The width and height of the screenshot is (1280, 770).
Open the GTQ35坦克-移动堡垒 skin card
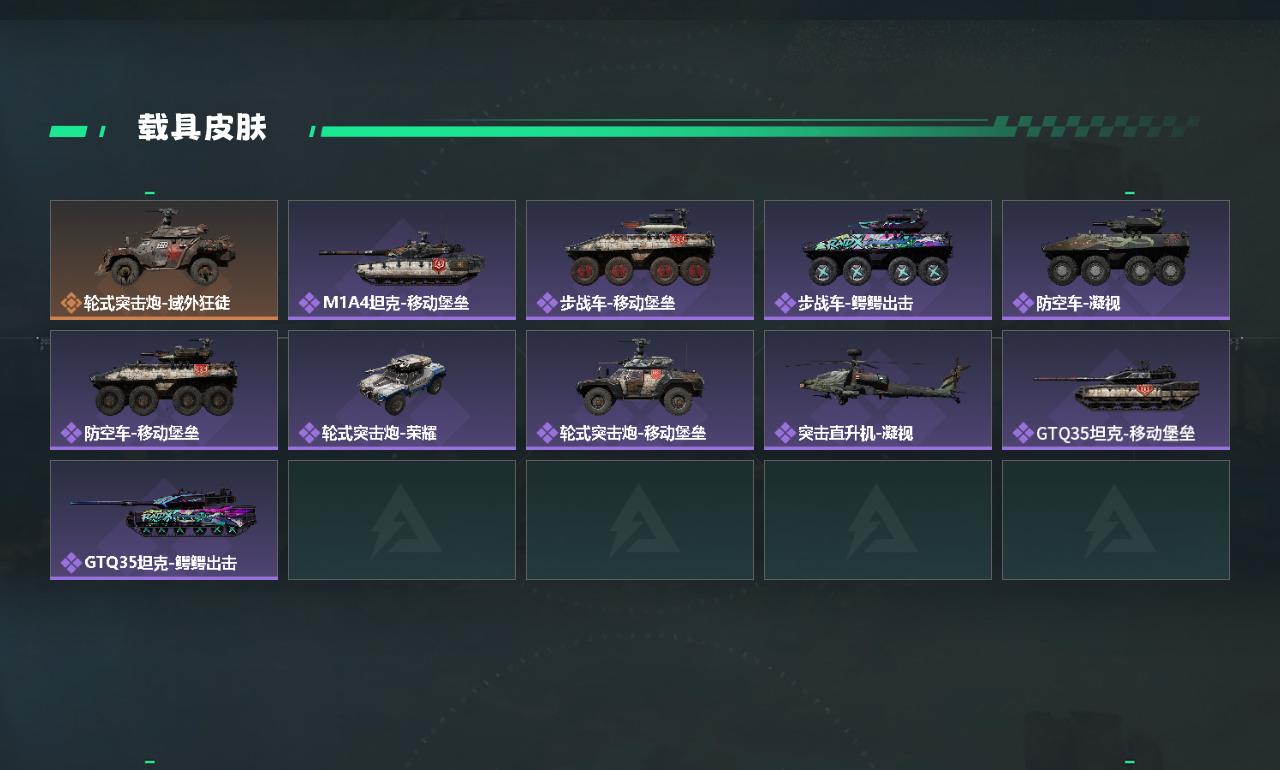[x=1116, y=389]
